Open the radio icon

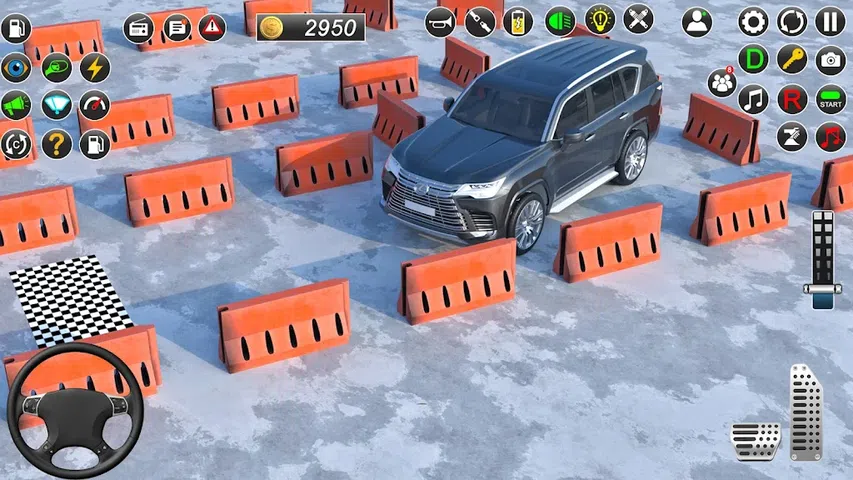point(138,28)
